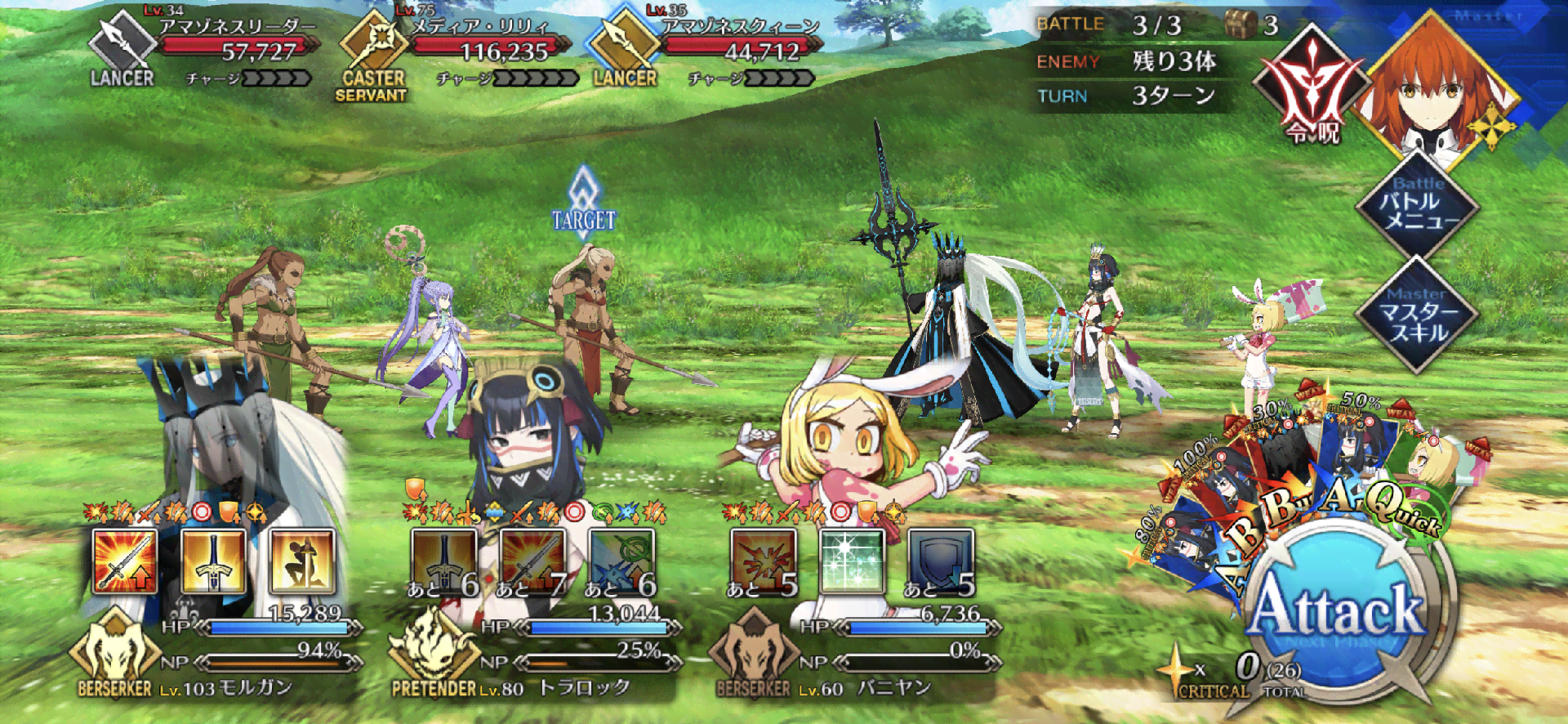Image resolution: width=1568 pixels, height=724 pixels.
Task: Select Bunyan's red burst skill icon
Action: click(764, 561)
